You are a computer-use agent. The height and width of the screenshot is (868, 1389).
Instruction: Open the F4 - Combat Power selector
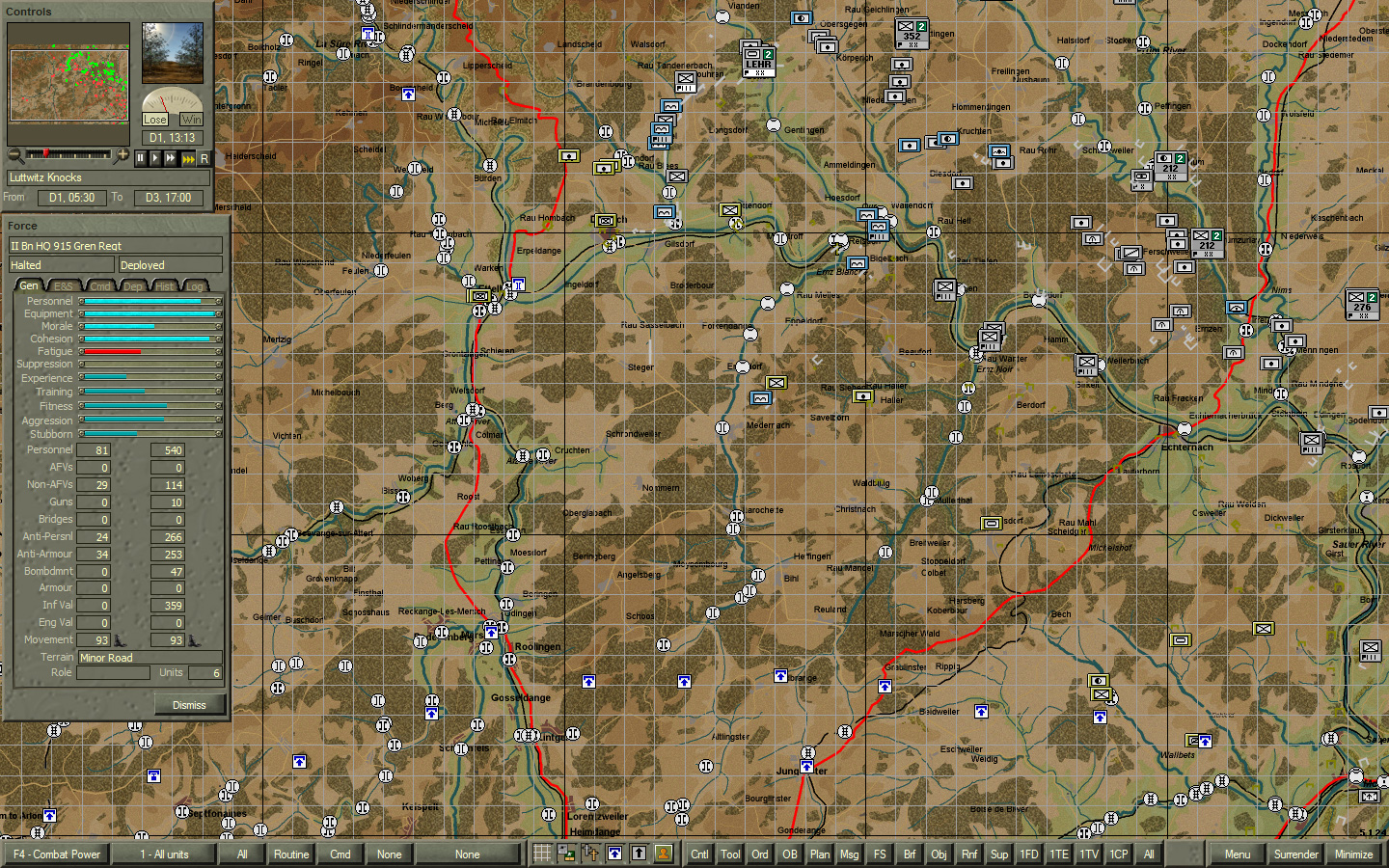coord(55,854)
